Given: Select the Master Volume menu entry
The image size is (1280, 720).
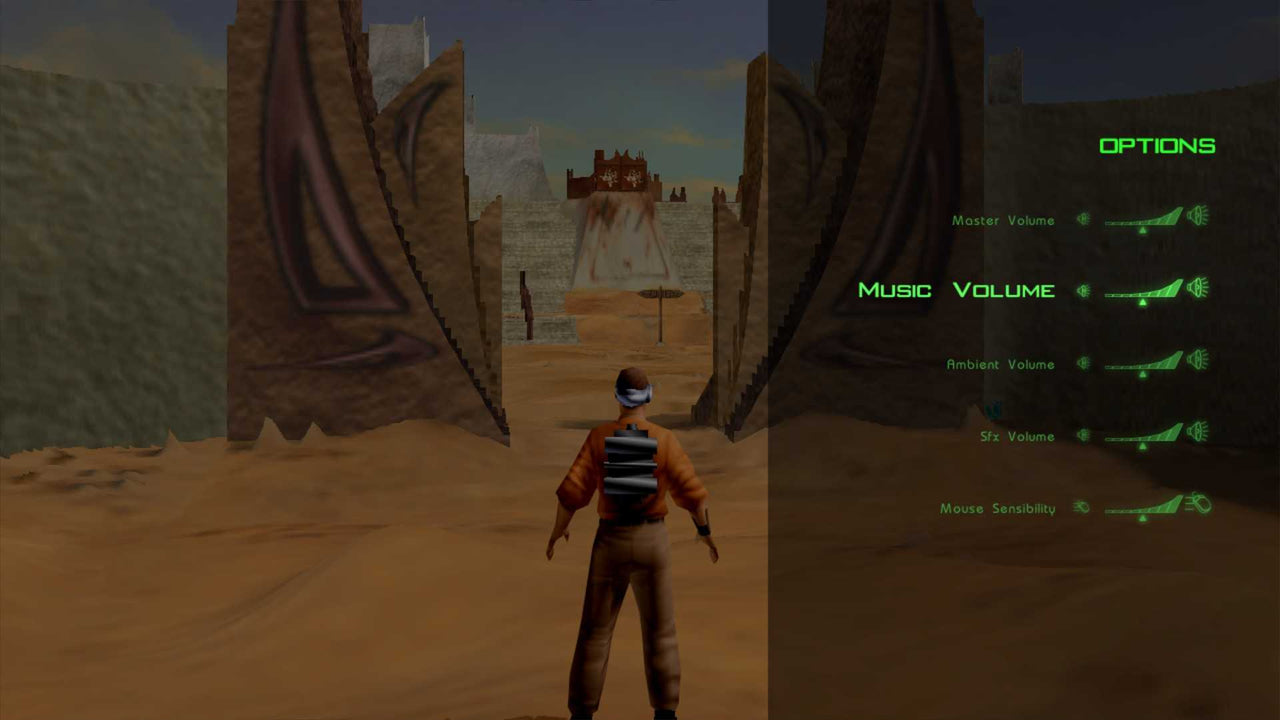Looking at the screenshot, I should click(x=1002, y=220).
